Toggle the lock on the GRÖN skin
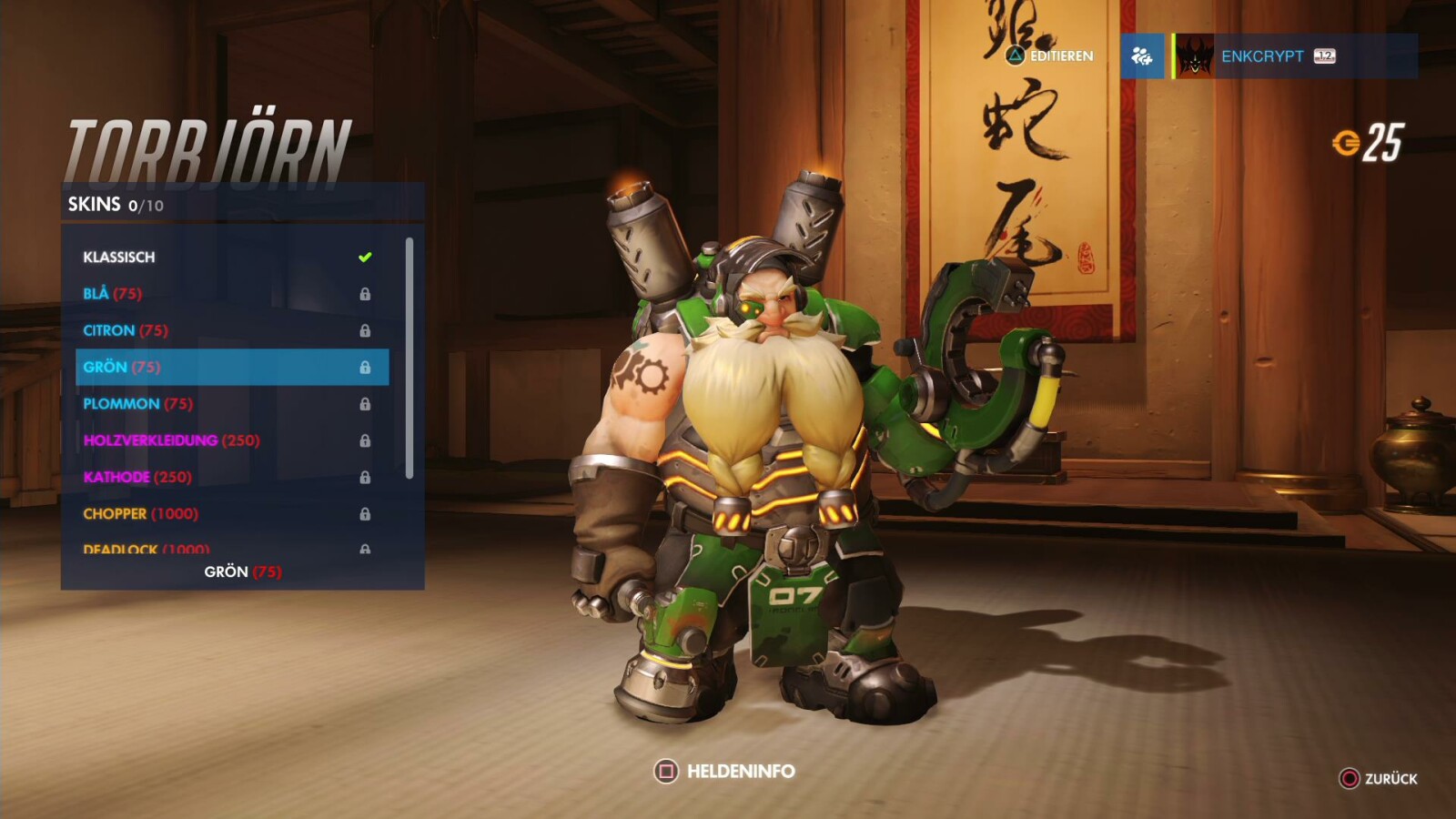This screenshot has height=819, width=1456. tap(366, 368)
